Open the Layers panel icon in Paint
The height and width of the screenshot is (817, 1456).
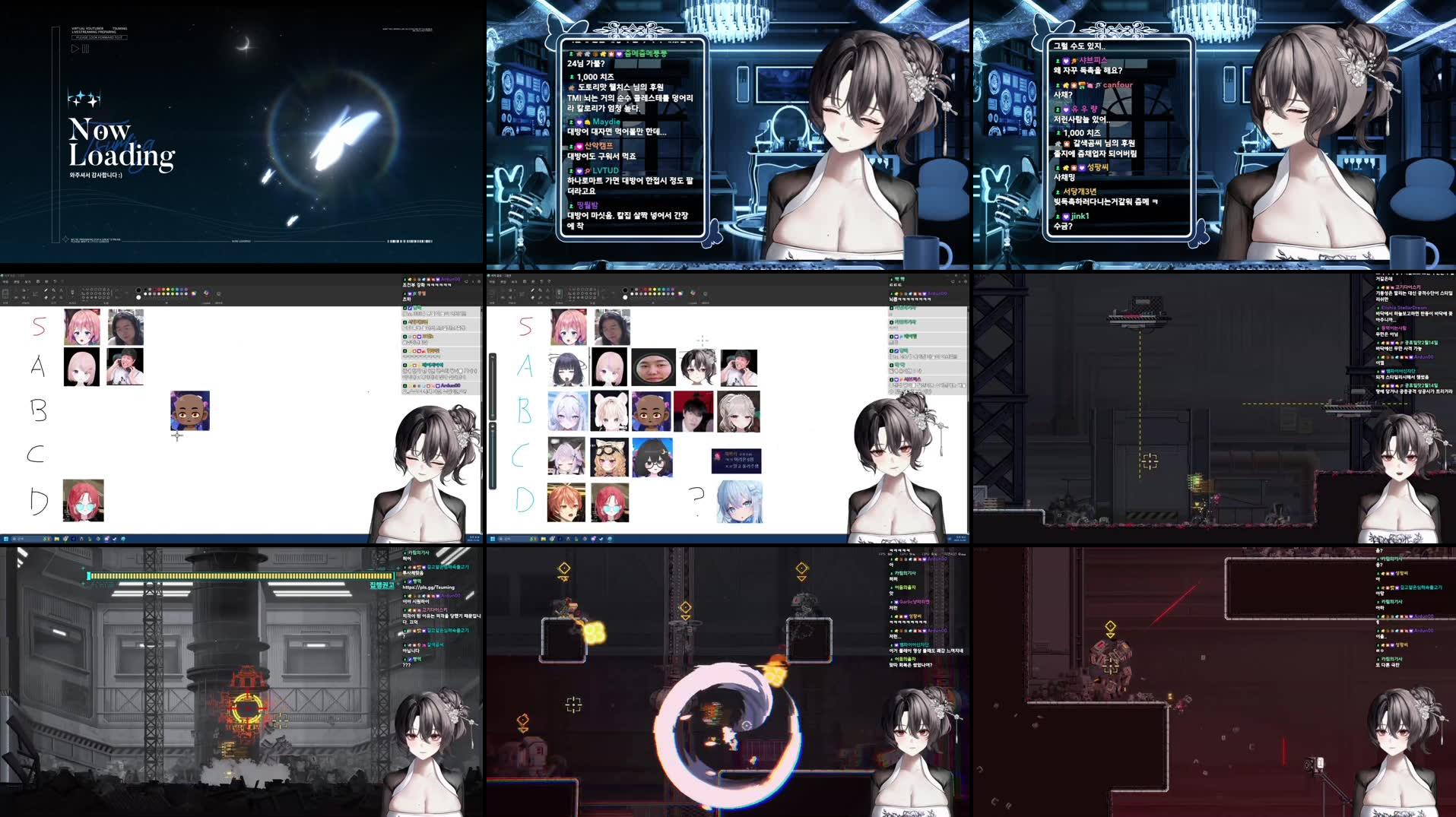coord(218,293)
